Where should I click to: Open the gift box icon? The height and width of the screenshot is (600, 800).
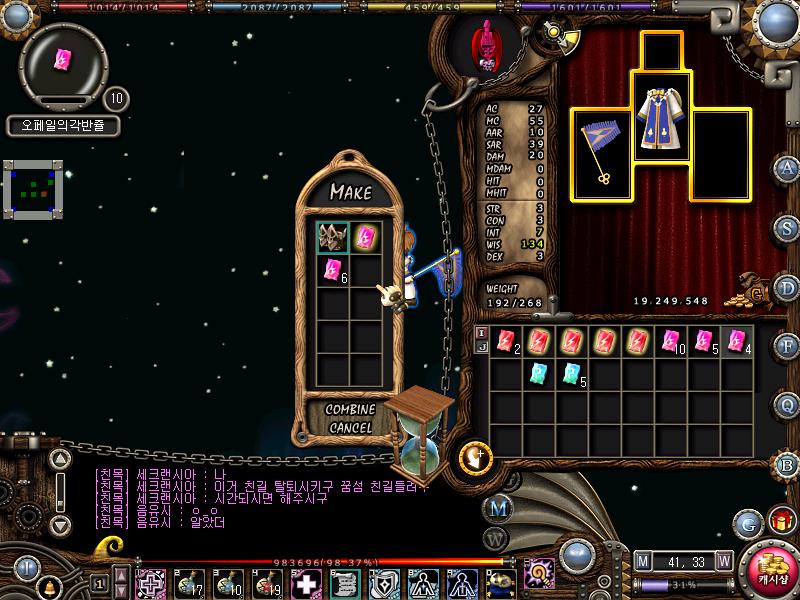click(x=778, y=521)
